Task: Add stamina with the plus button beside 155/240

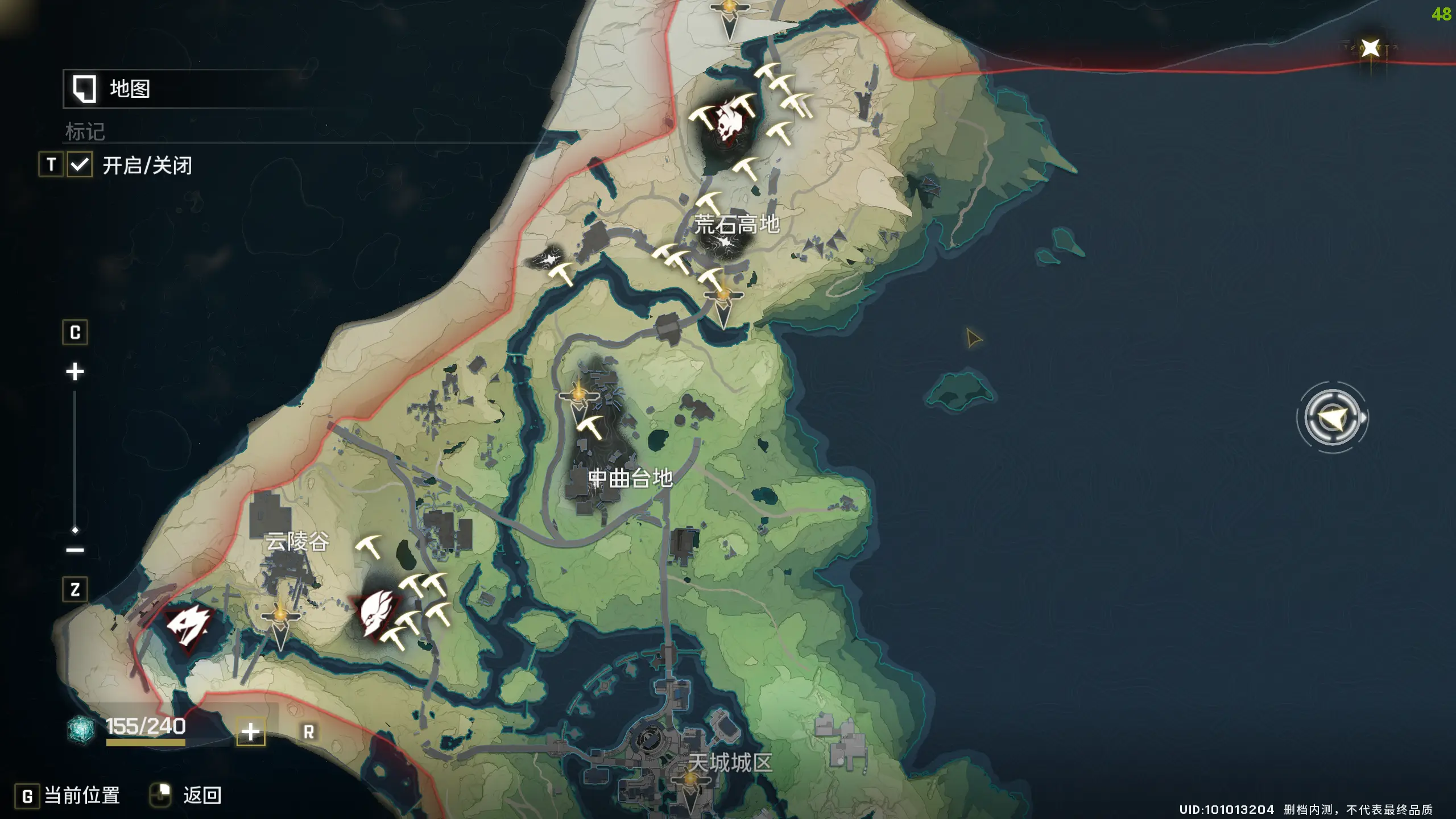Action: [251, 732]
